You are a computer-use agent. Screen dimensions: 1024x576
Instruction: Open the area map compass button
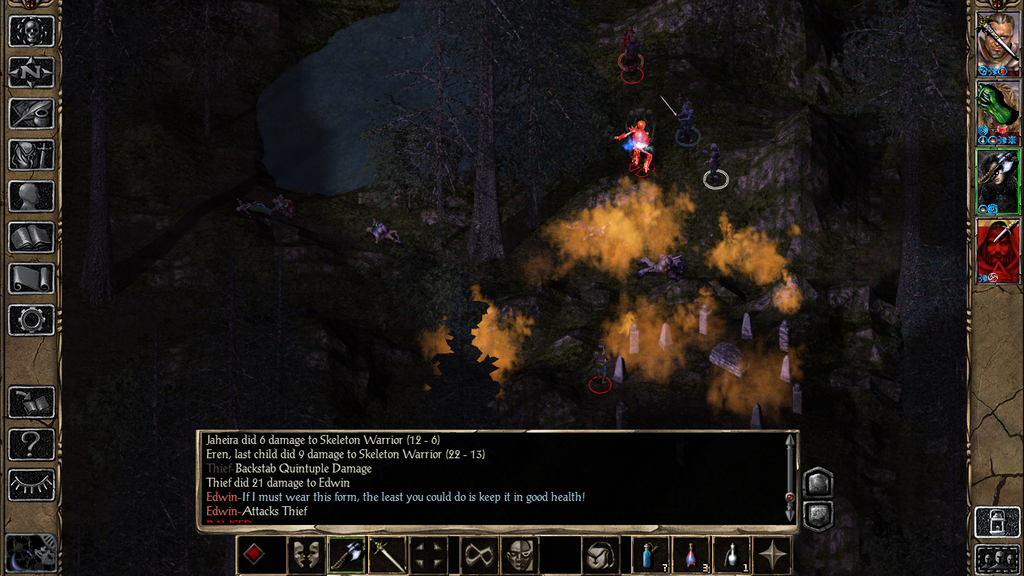(x=31, y=72)
